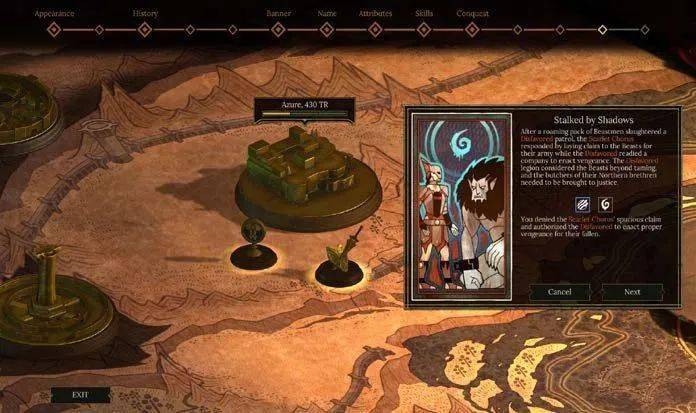This screenshot has width=696, height=413.
Task: Cancel the Stalked by Shadows decision
Action: point(560,292)
